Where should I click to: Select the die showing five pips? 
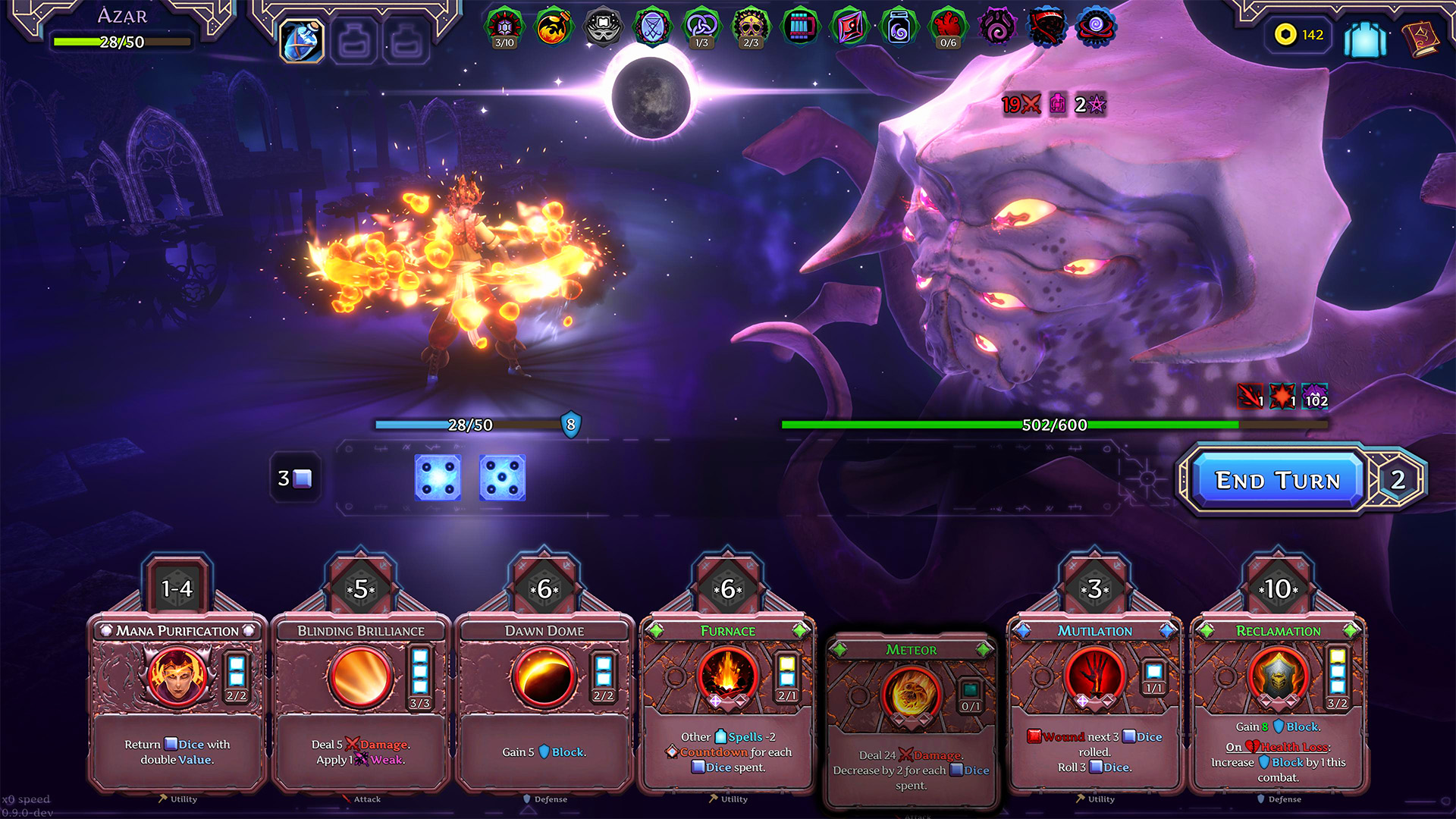[502, 478]
